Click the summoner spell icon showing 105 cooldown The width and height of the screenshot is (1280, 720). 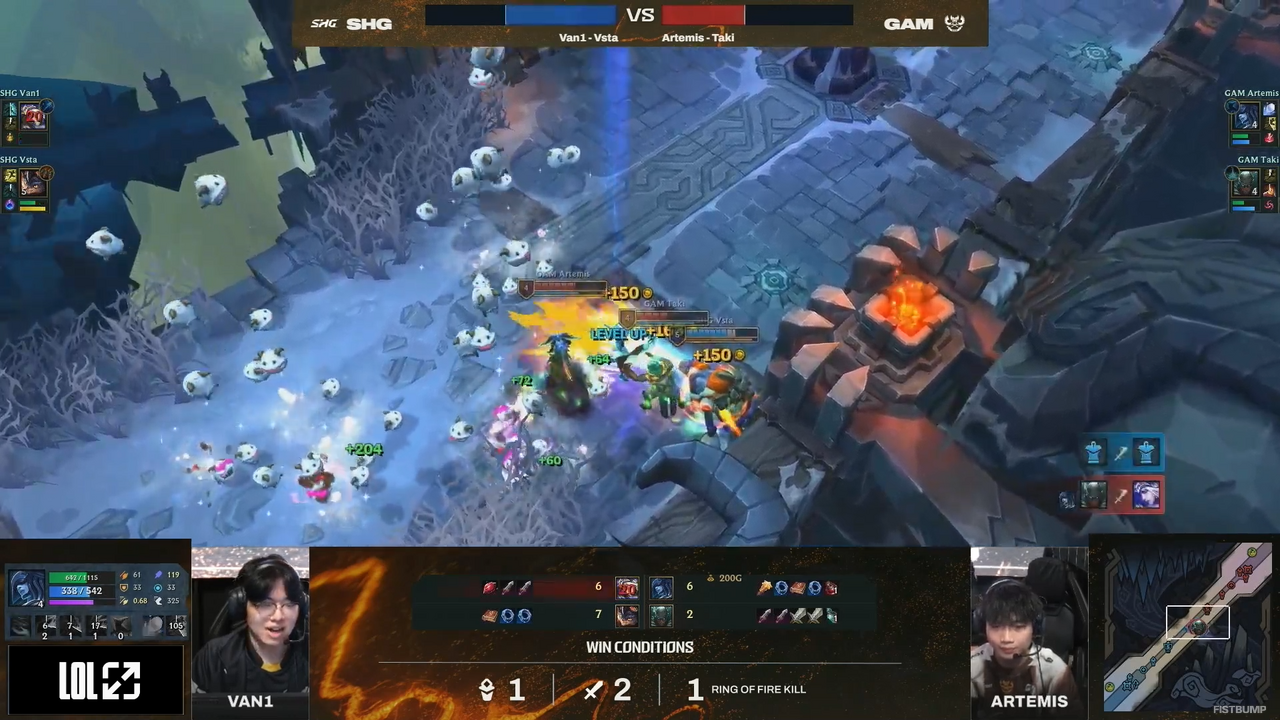point(175,627)
